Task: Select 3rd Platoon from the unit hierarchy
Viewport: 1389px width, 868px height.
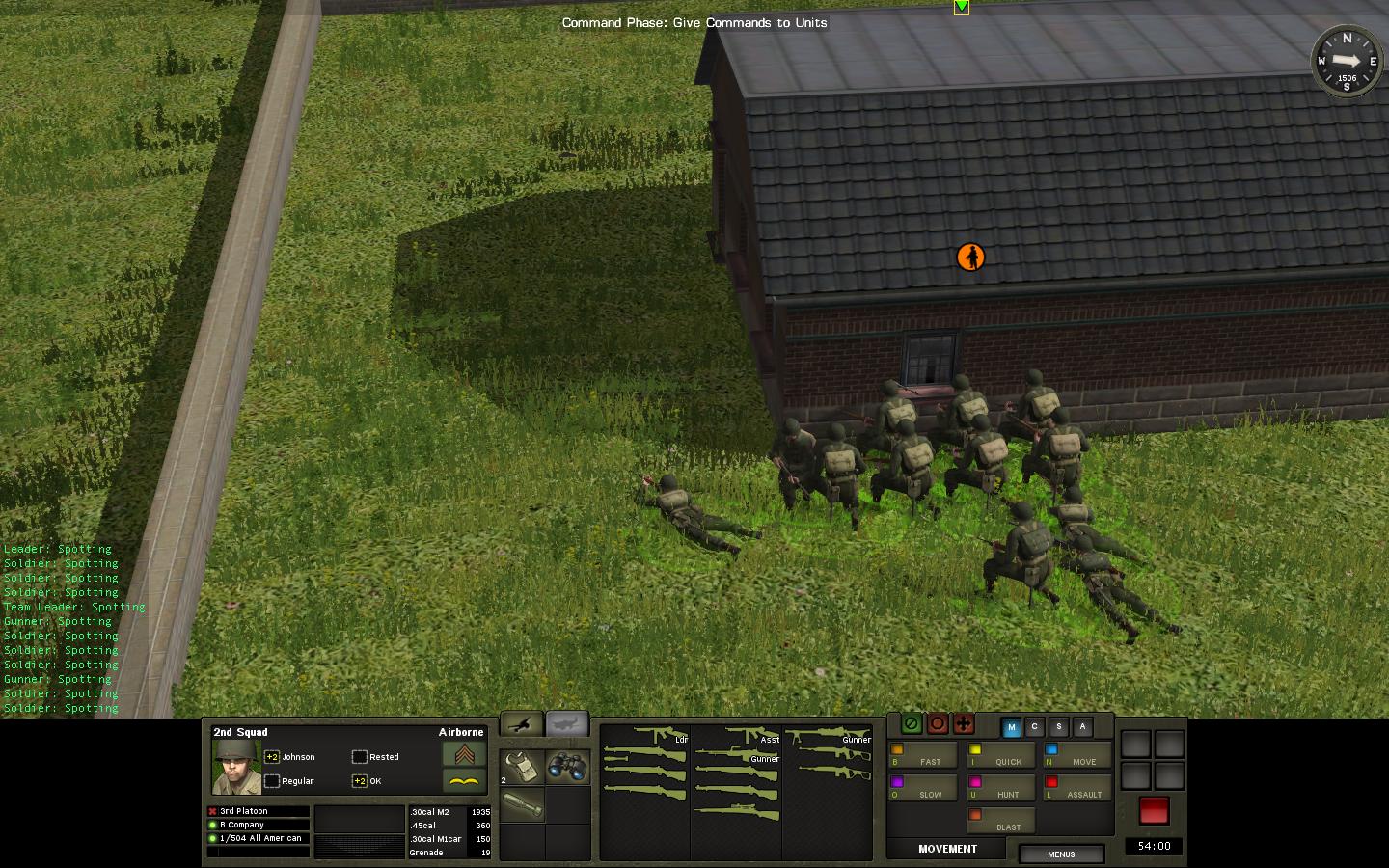Action: click(x=259, y=811)
